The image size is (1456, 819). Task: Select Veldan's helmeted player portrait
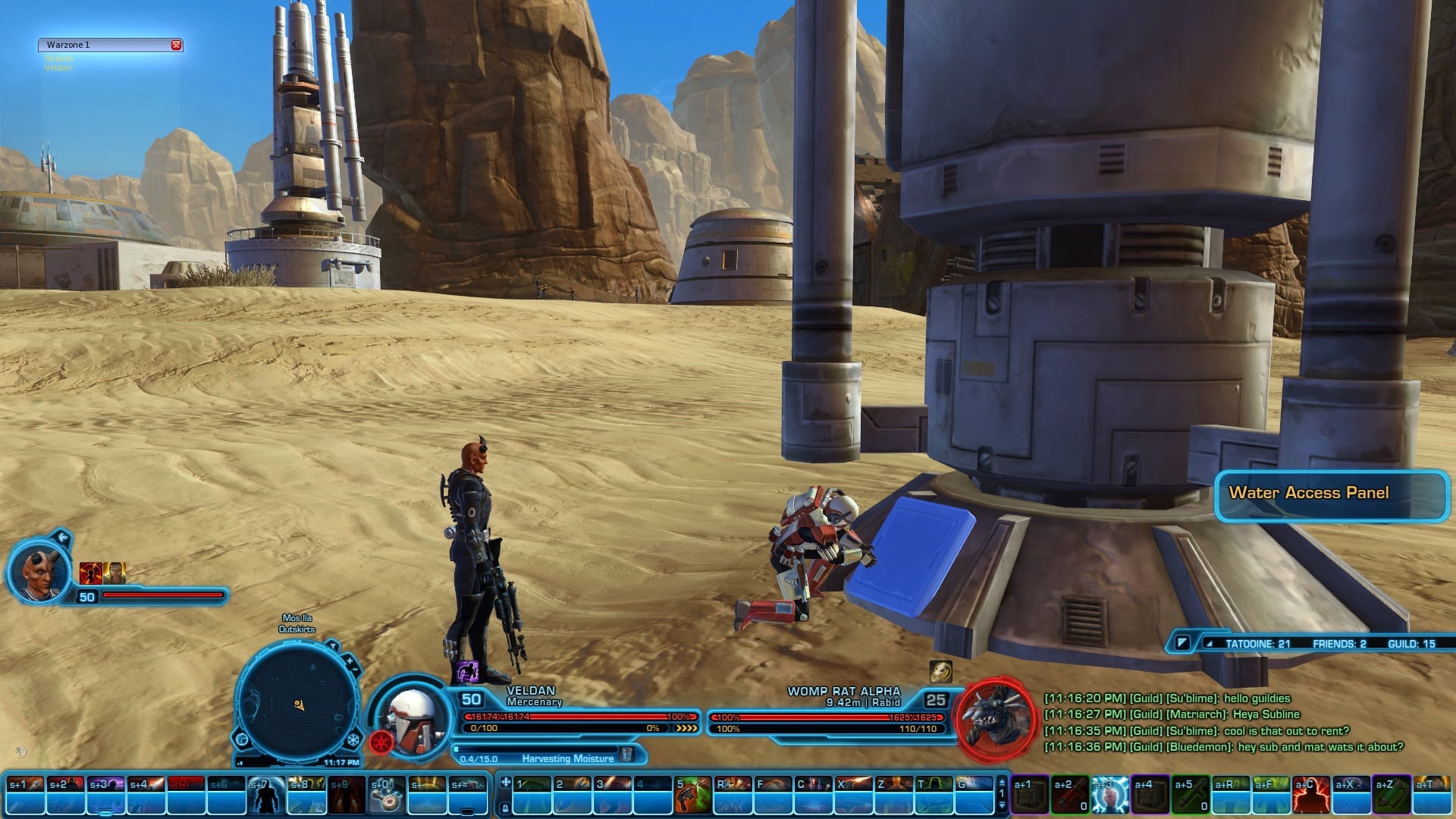click(410, 718)
